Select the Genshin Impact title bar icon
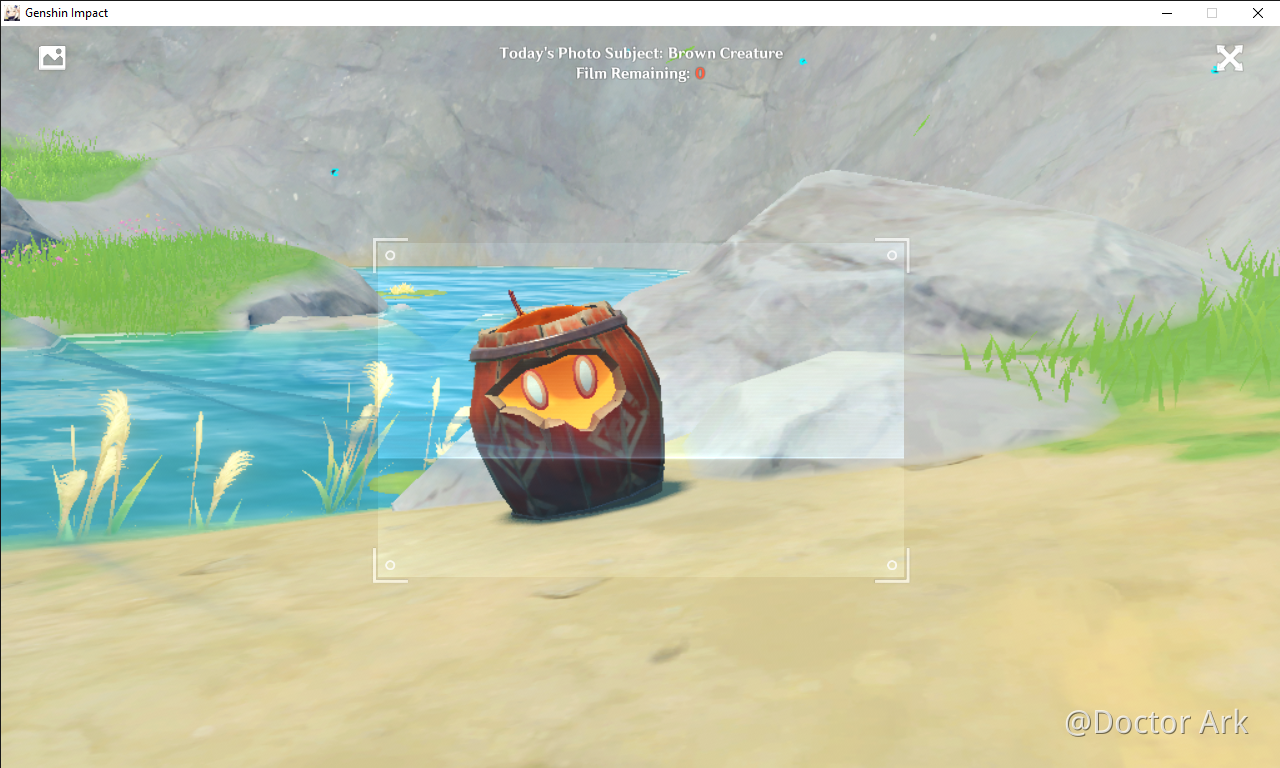 10,13
